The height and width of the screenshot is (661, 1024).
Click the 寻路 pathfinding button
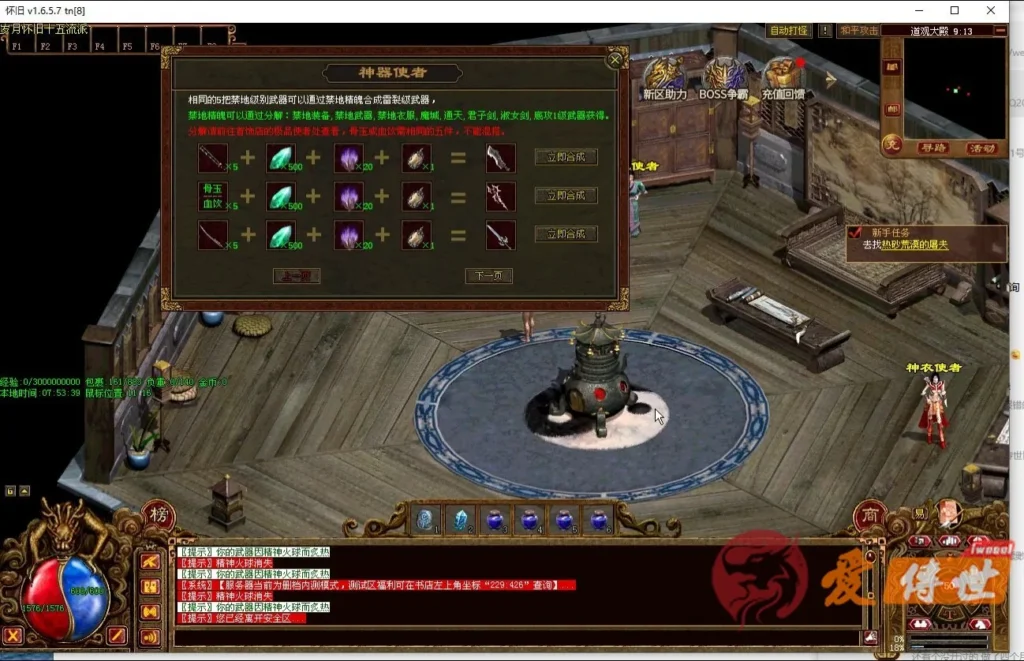coord(933,148)
